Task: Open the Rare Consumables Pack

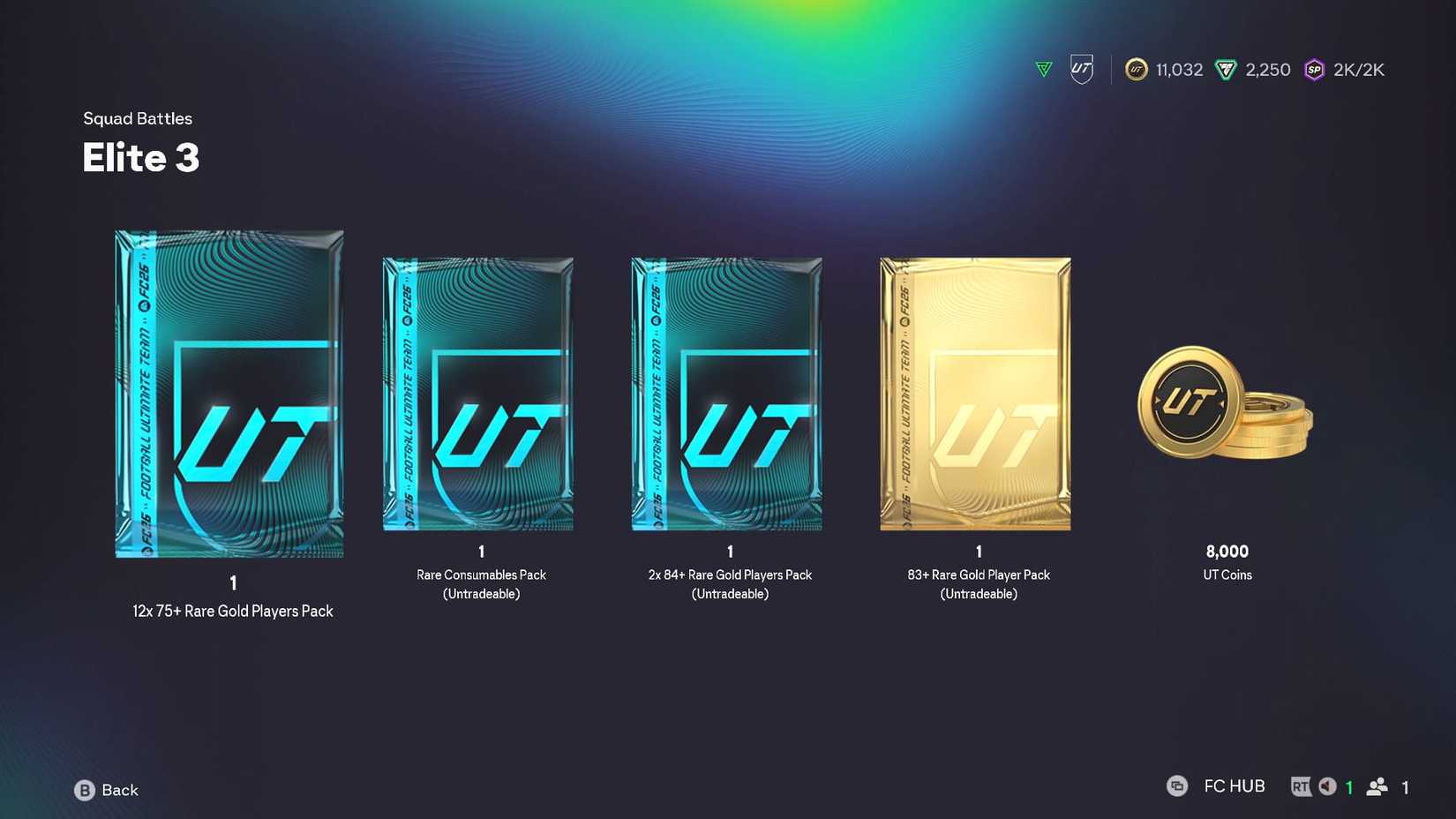Action: (x=479, y=394)
